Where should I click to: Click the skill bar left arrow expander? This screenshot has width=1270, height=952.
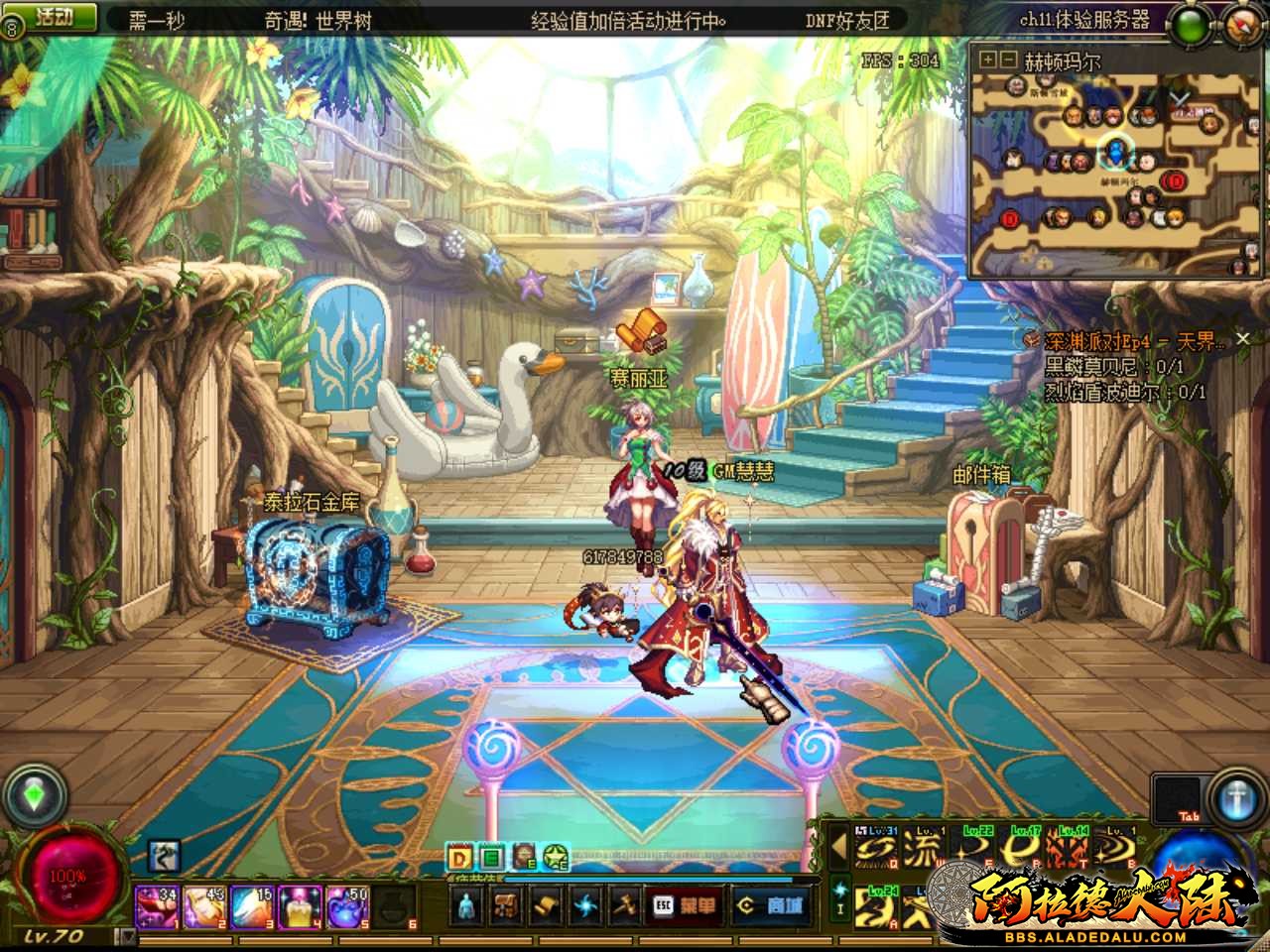tap(839, 848)
